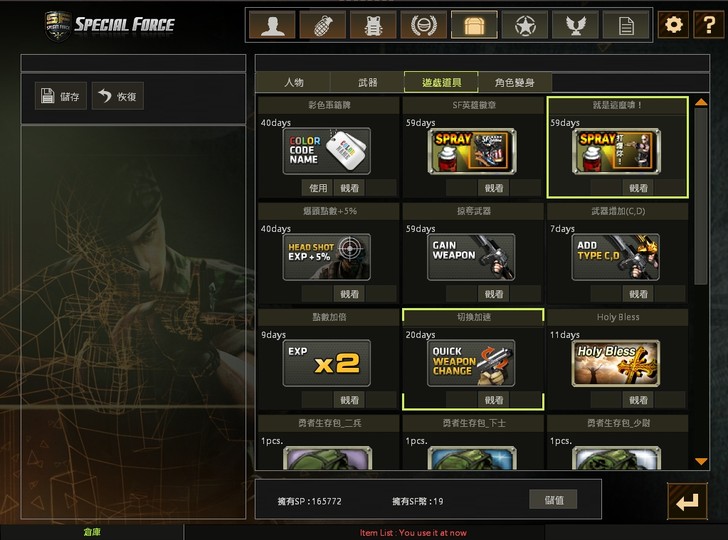Viewport: 728px width, 540px height.
Task: Choose the Gain Weapon item
Action: [471, 257]
